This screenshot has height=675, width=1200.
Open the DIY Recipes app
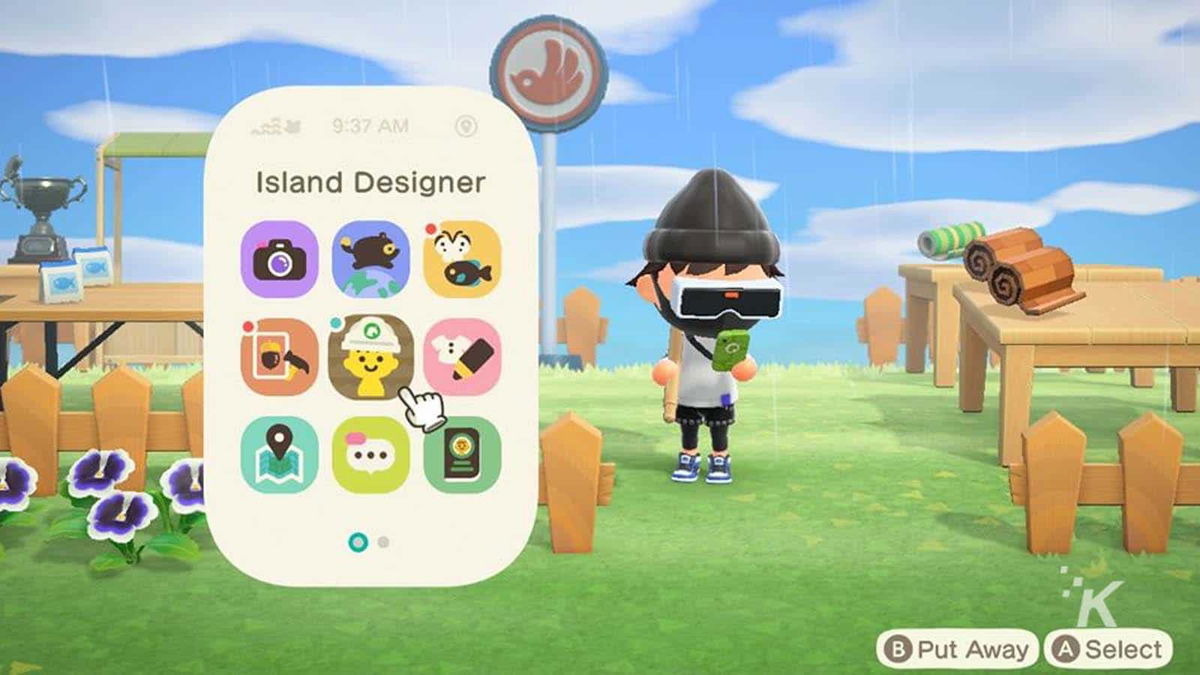[280, 357]
